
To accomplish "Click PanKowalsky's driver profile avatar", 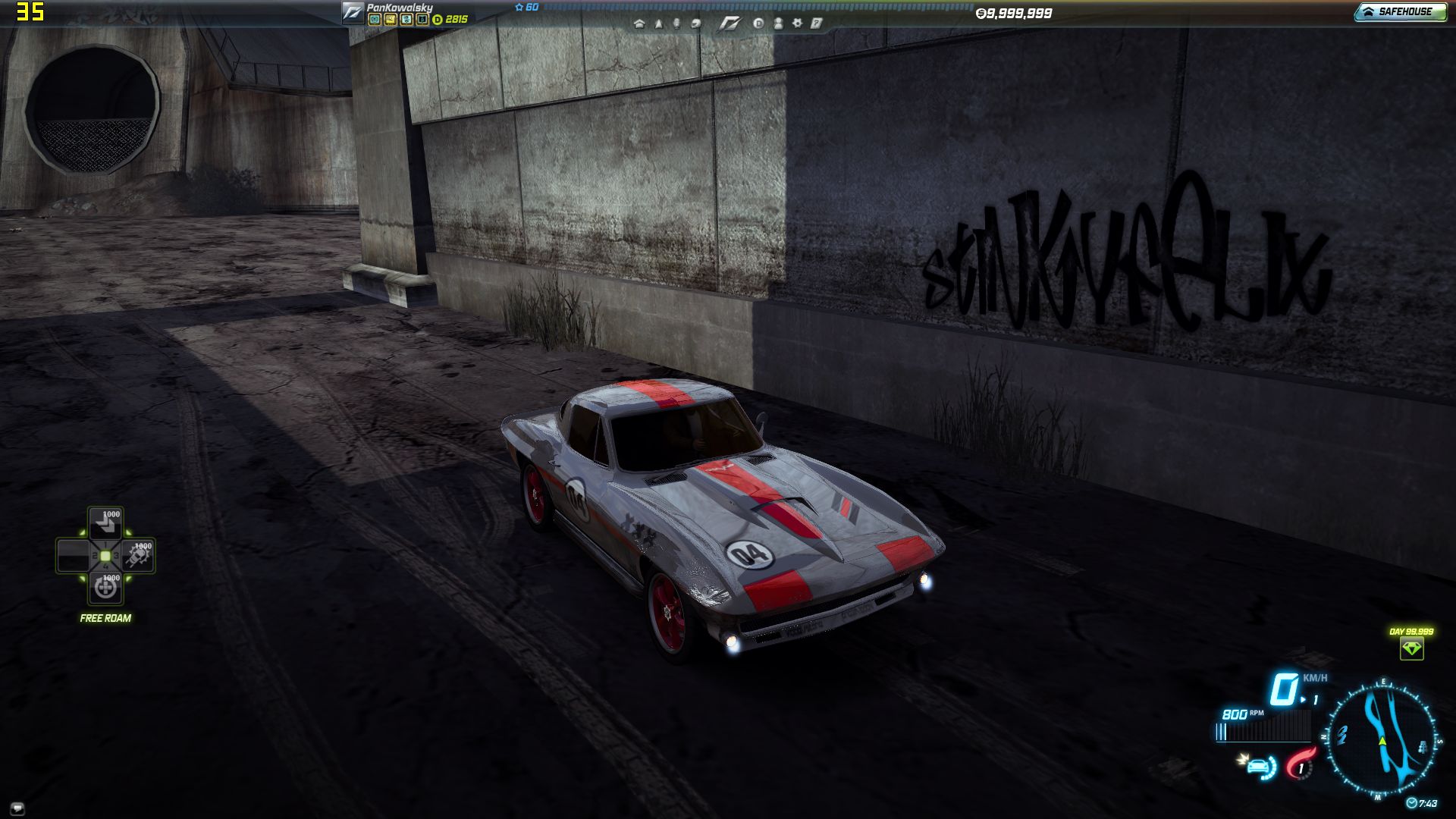I will pyautogui.click(x=353, y=12).
